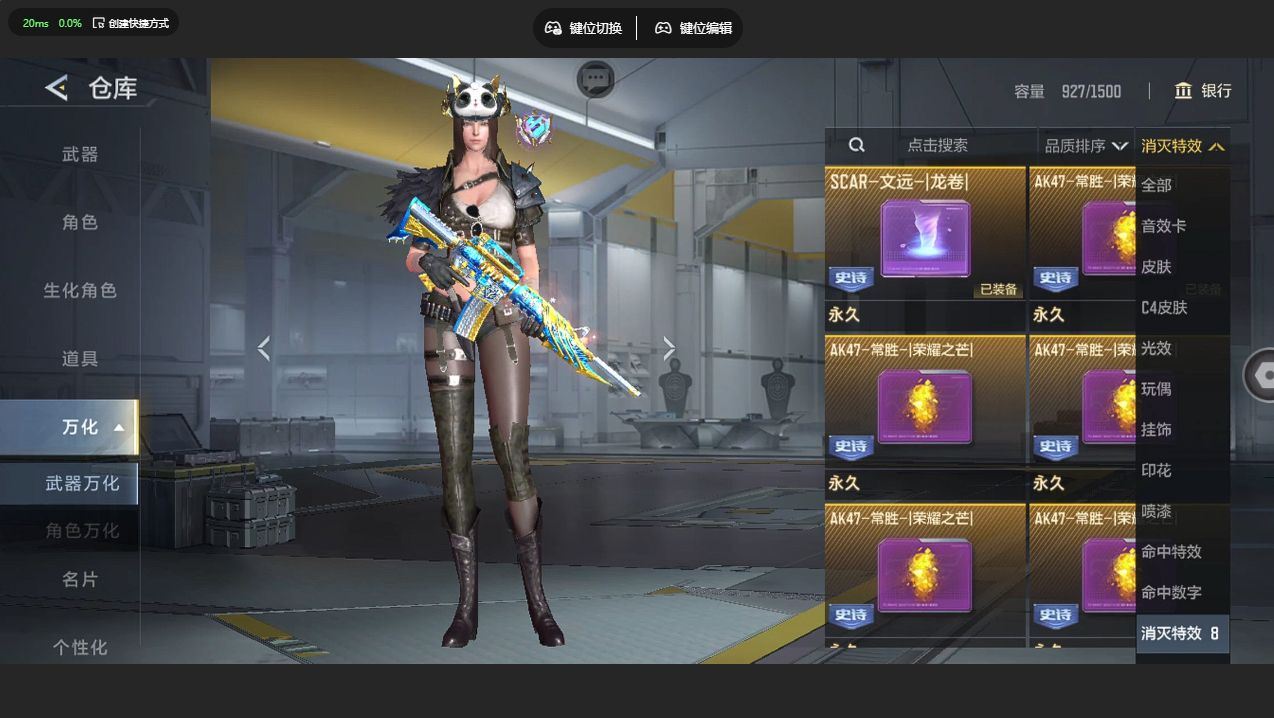This screenshot has height=718, width=1274.
Task: Open the 武器 category
Action: pos(80,154)
